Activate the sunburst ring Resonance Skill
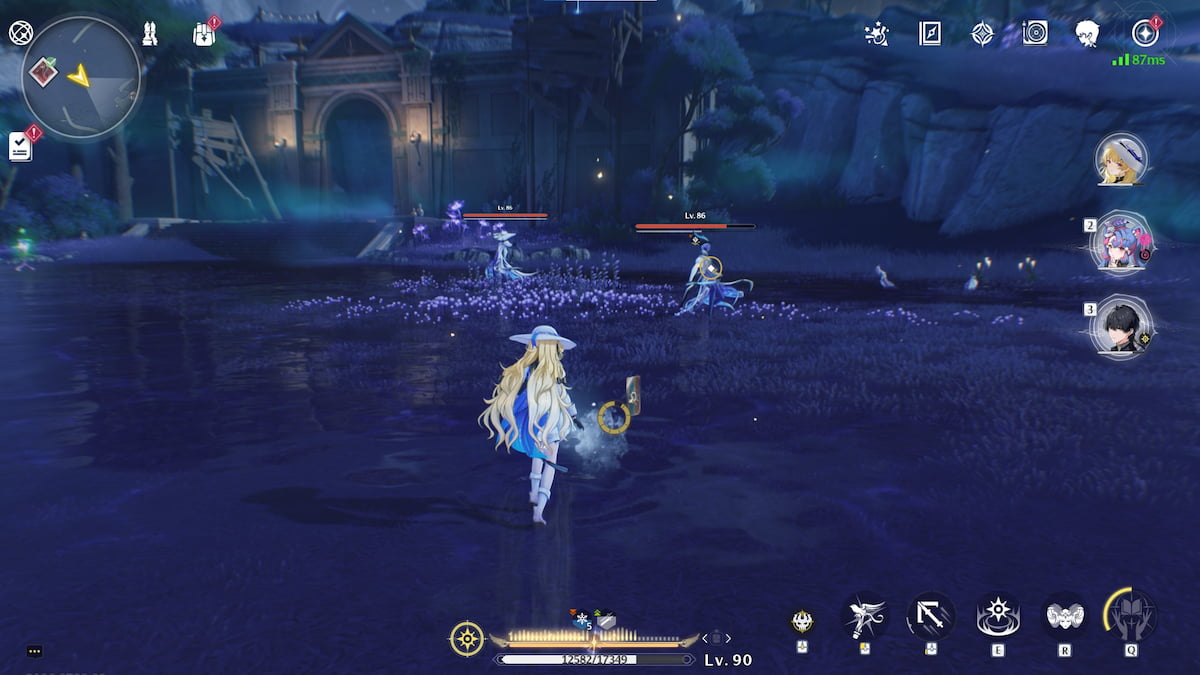Viewport: 1200px width, 675px height. click(x=998, y=615)
